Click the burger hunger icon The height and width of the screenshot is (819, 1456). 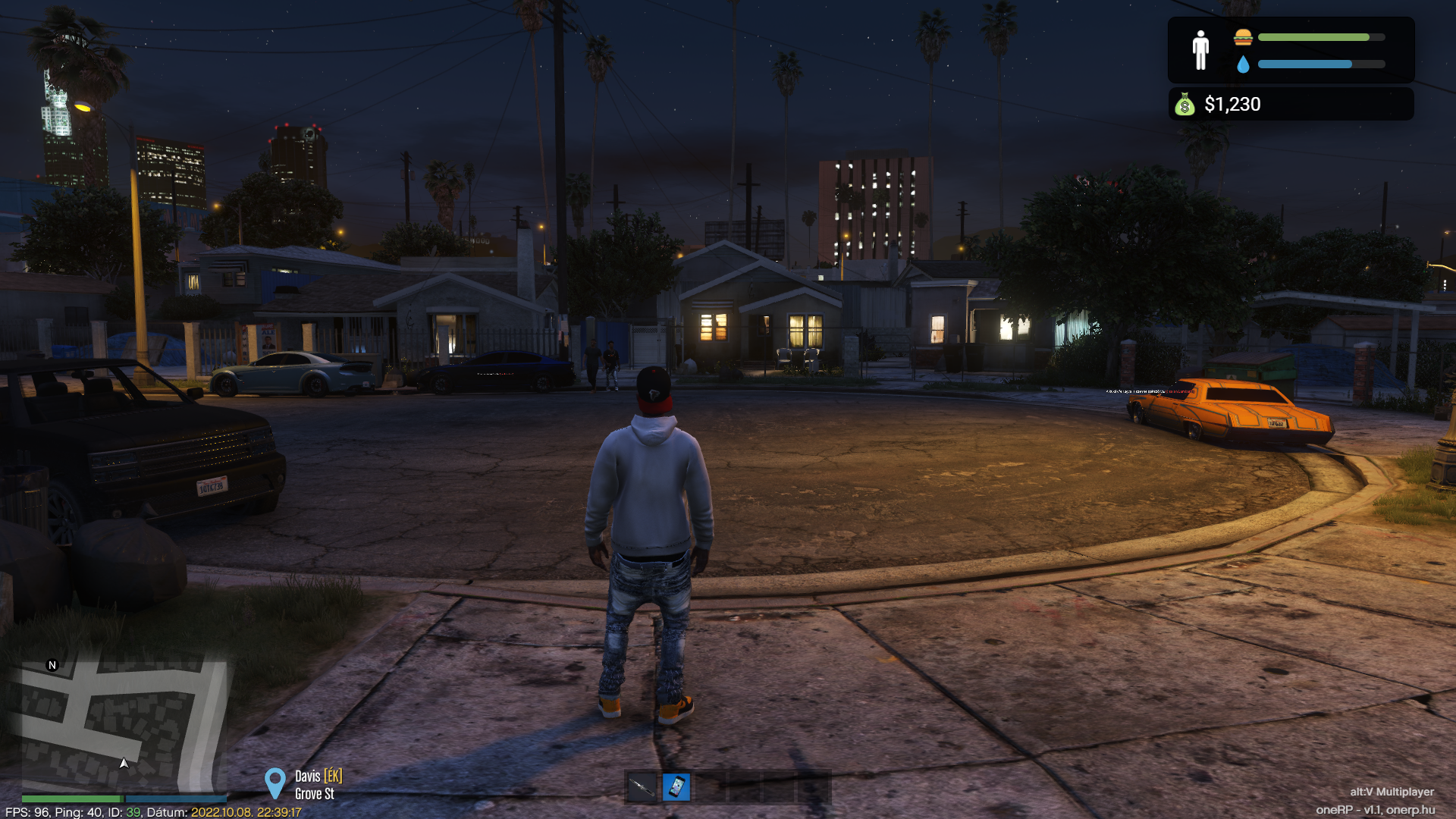click(x=1243, y=37)
